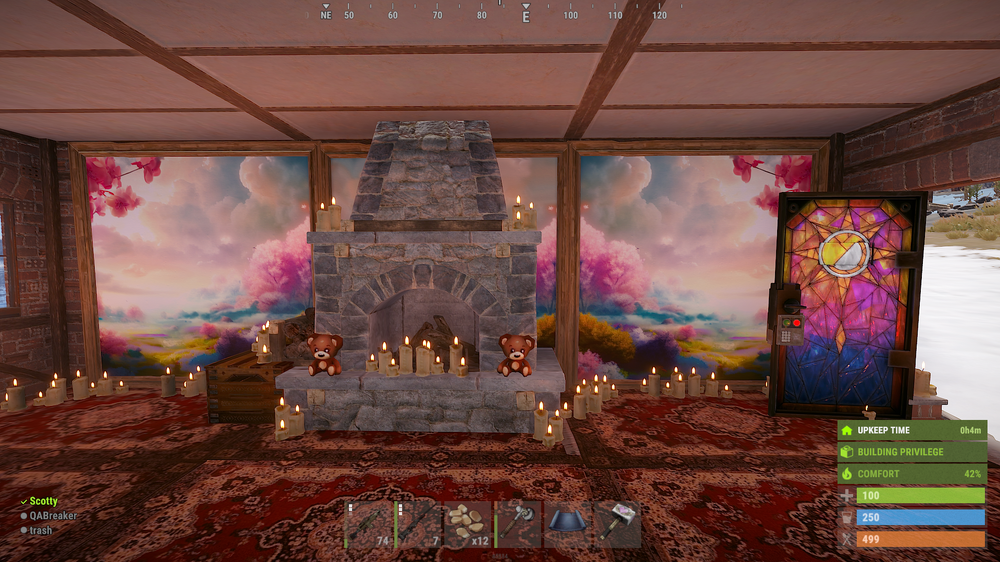1000x562 pixels.
Task: Select the blue building plan slot
Action: pos(567,524)
